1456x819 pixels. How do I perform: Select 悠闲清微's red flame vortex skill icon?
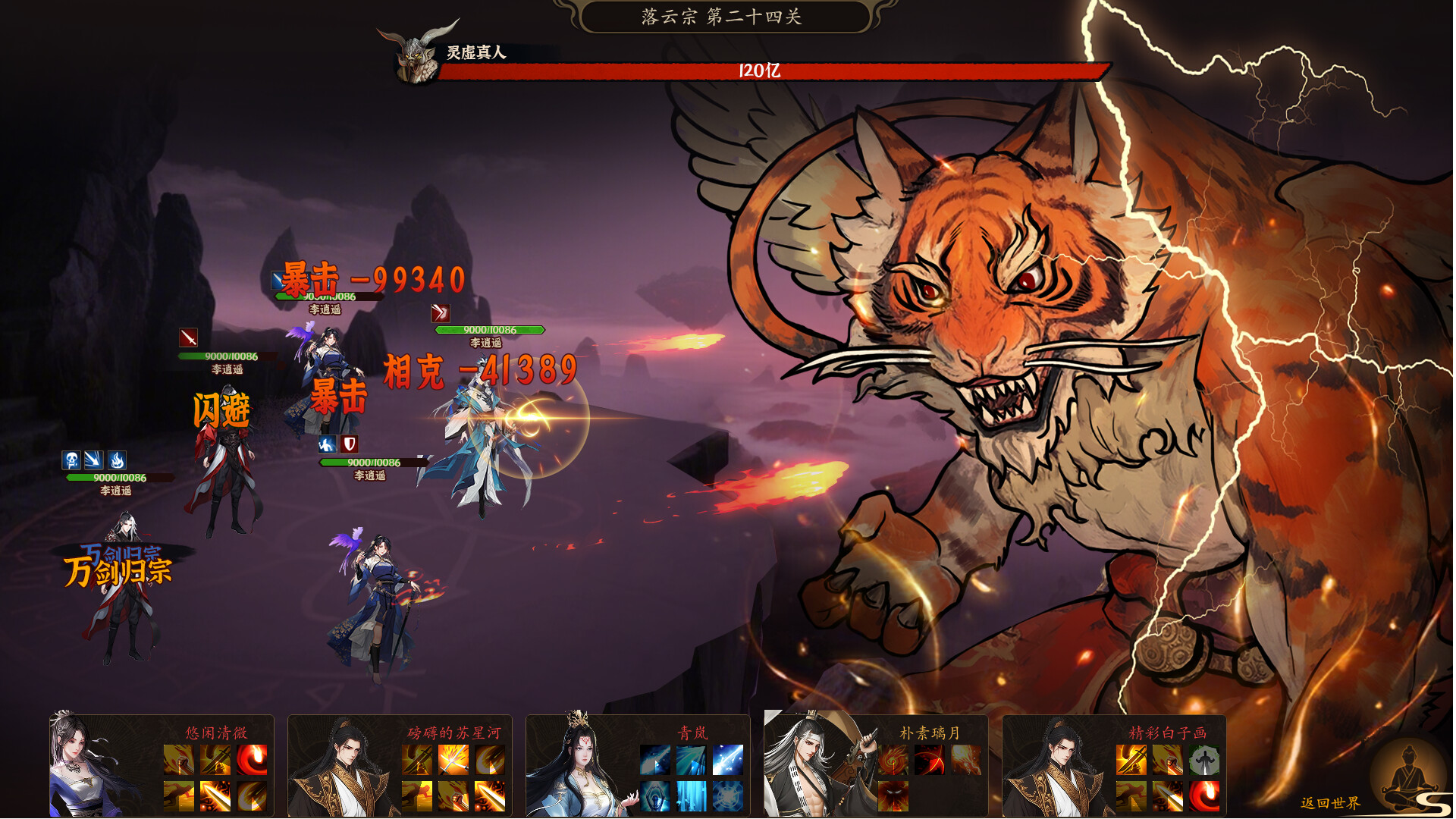251,759
